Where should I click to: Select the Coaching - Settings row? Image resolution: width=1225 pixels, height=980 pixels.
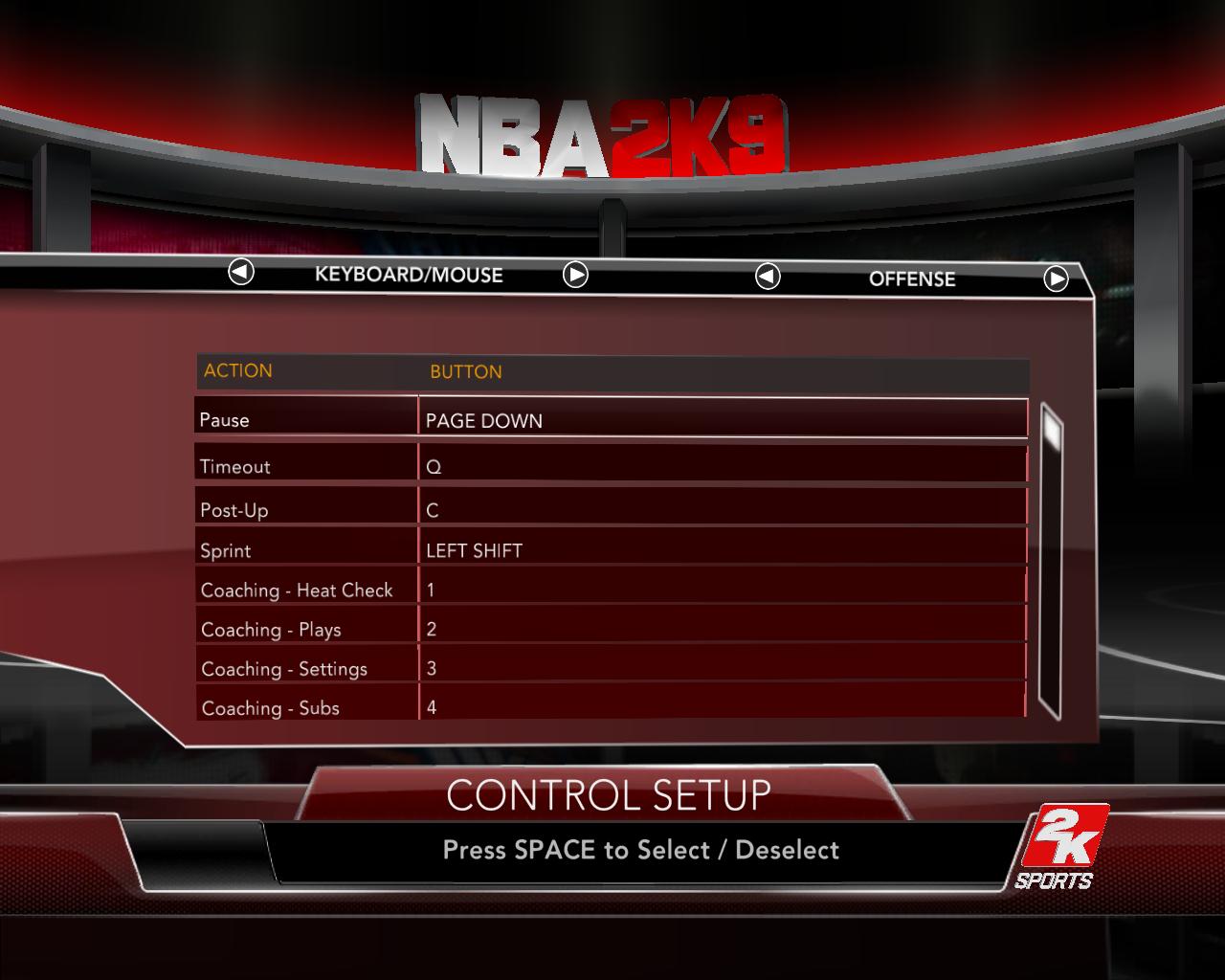pos(612,667)
